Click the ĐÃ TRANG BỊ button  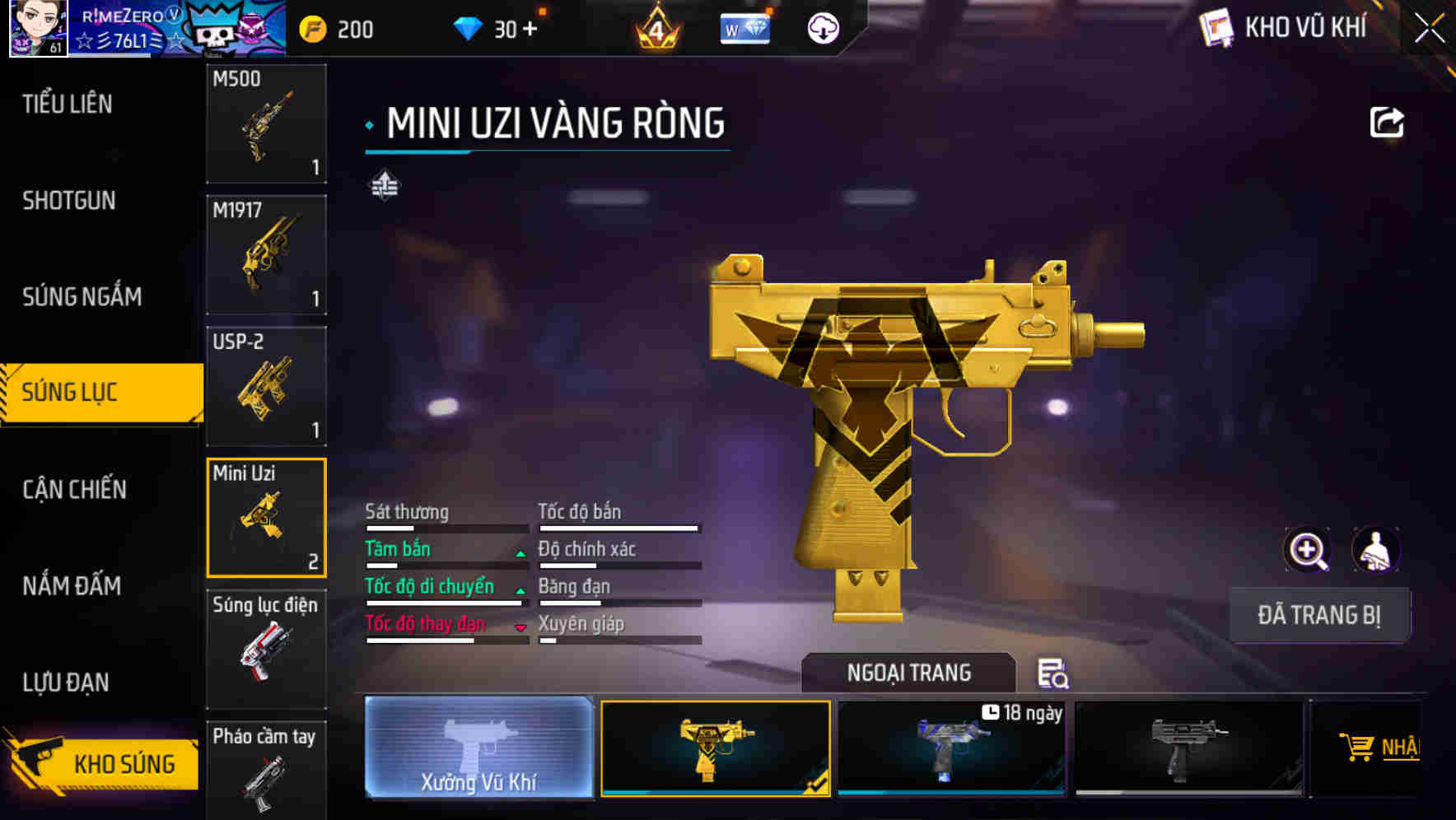point(1319,614)
